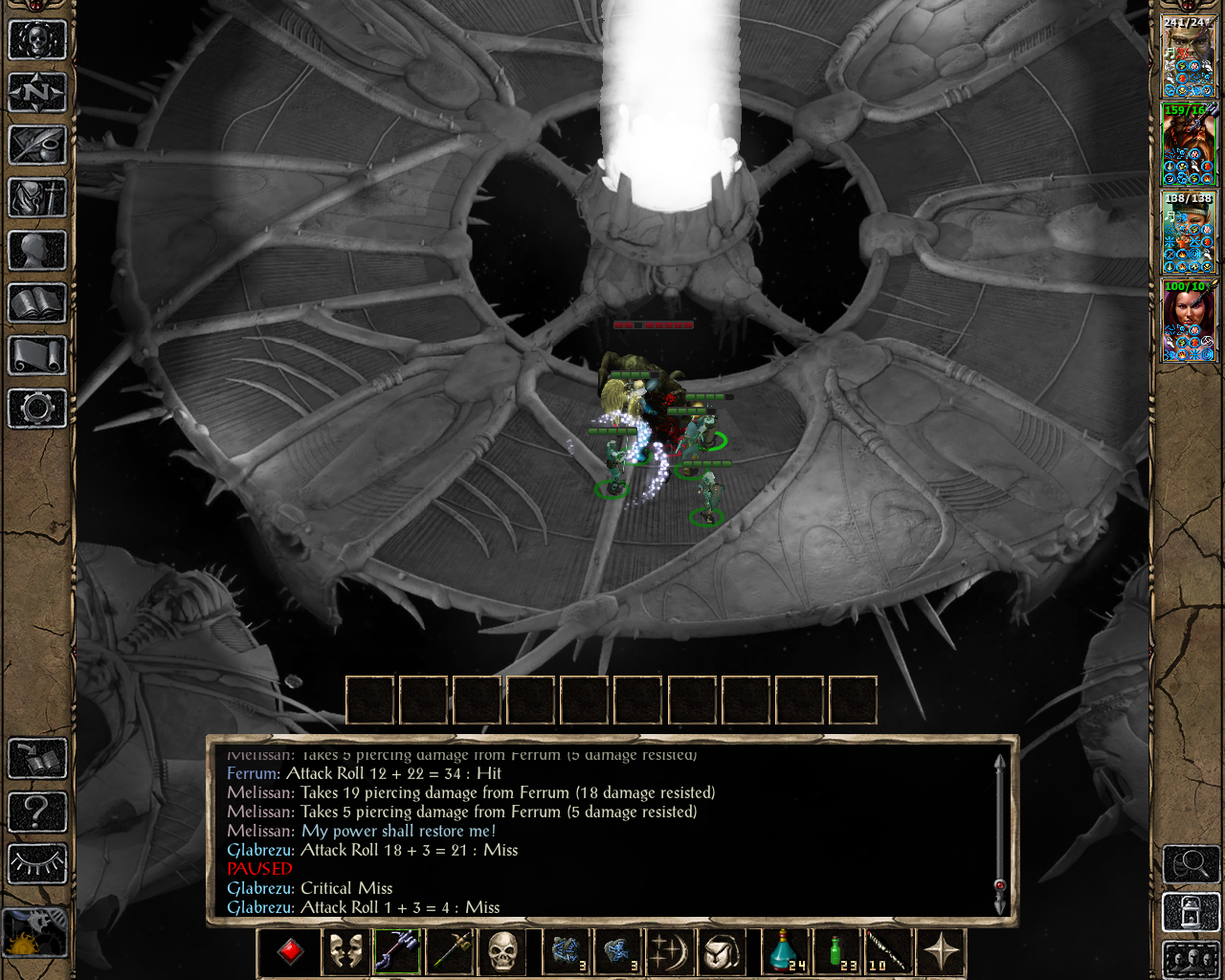The image size is (1225, 980).
Task: View the character record screen
Action: (36, 250)
